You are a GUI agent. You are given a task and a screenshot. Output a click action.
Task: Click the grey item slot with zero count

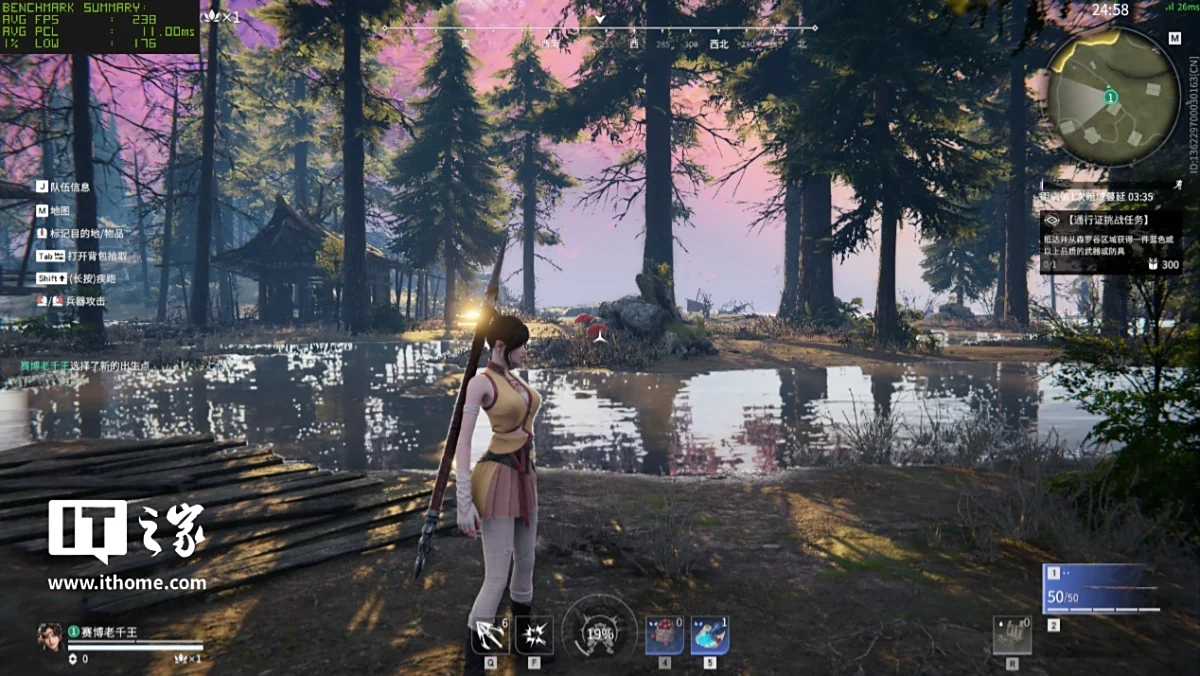pos(1012,636)
